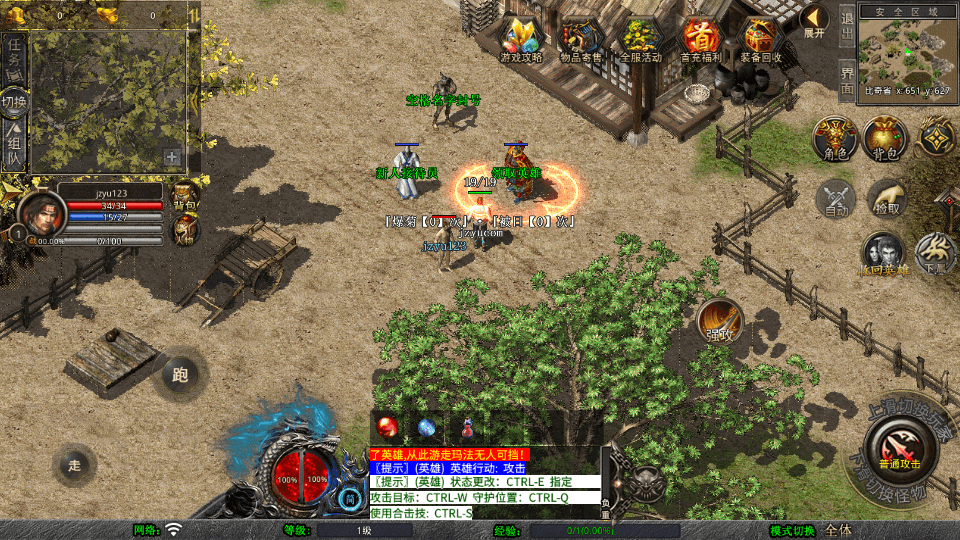Select the red potion quick slot
Viewport: 960px width, 540px height.
tap(387, 427)
